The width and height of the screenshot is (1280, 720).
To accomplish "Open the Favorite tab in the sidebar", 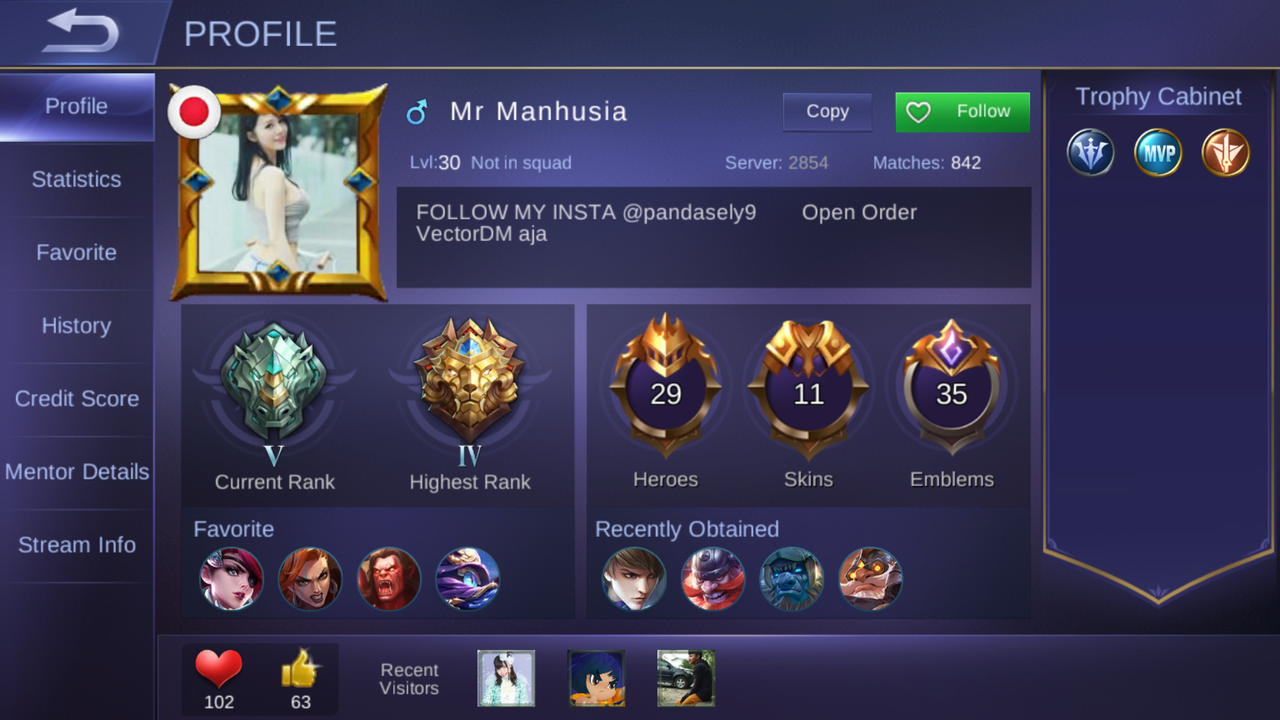I will 77,253.
